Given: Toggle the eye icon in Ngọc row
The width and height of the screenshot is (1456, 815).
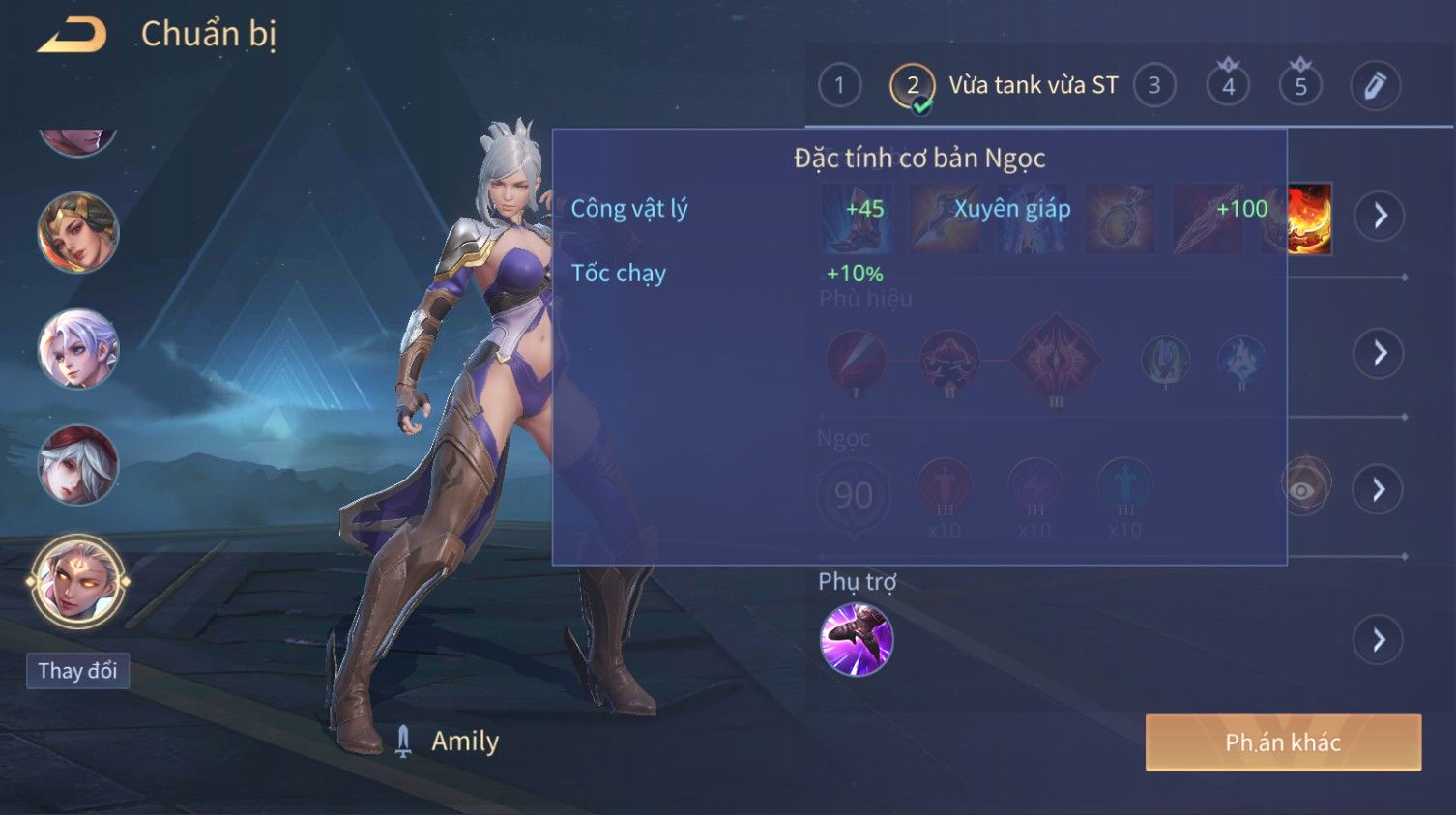Looking at the screenshot, I should (x=1306, y=489).
